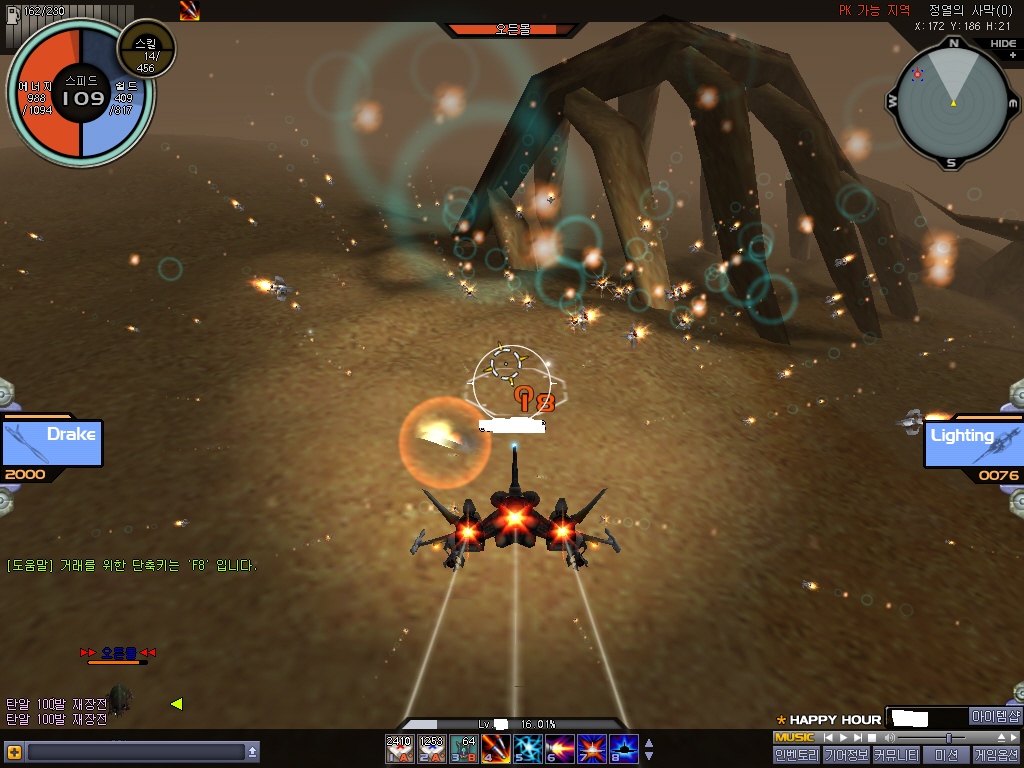Select the Lighting weapon panel
Viewport: 1024px width, 768px height.
point(972,444)
